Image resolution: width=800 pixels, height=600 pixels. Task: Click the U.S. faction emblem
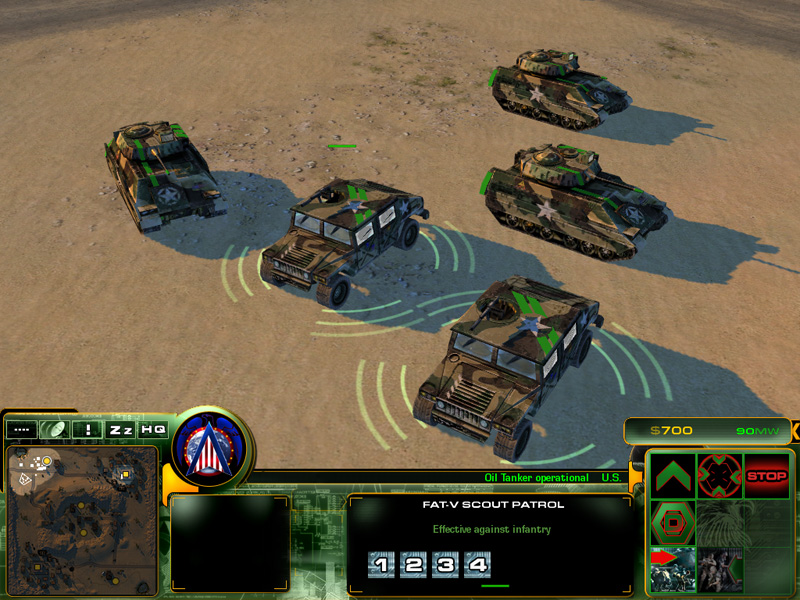pyautogui.click(x=211, y=446)
